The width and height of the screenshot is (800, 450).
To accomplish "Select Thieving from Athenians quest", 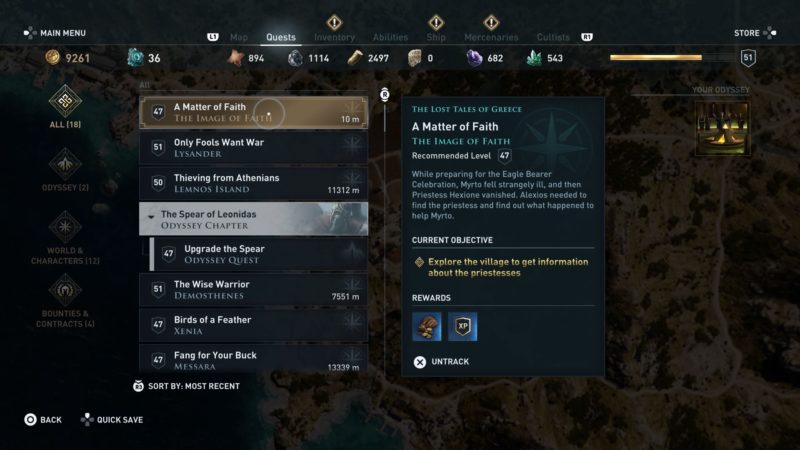I will coord(253,183).
